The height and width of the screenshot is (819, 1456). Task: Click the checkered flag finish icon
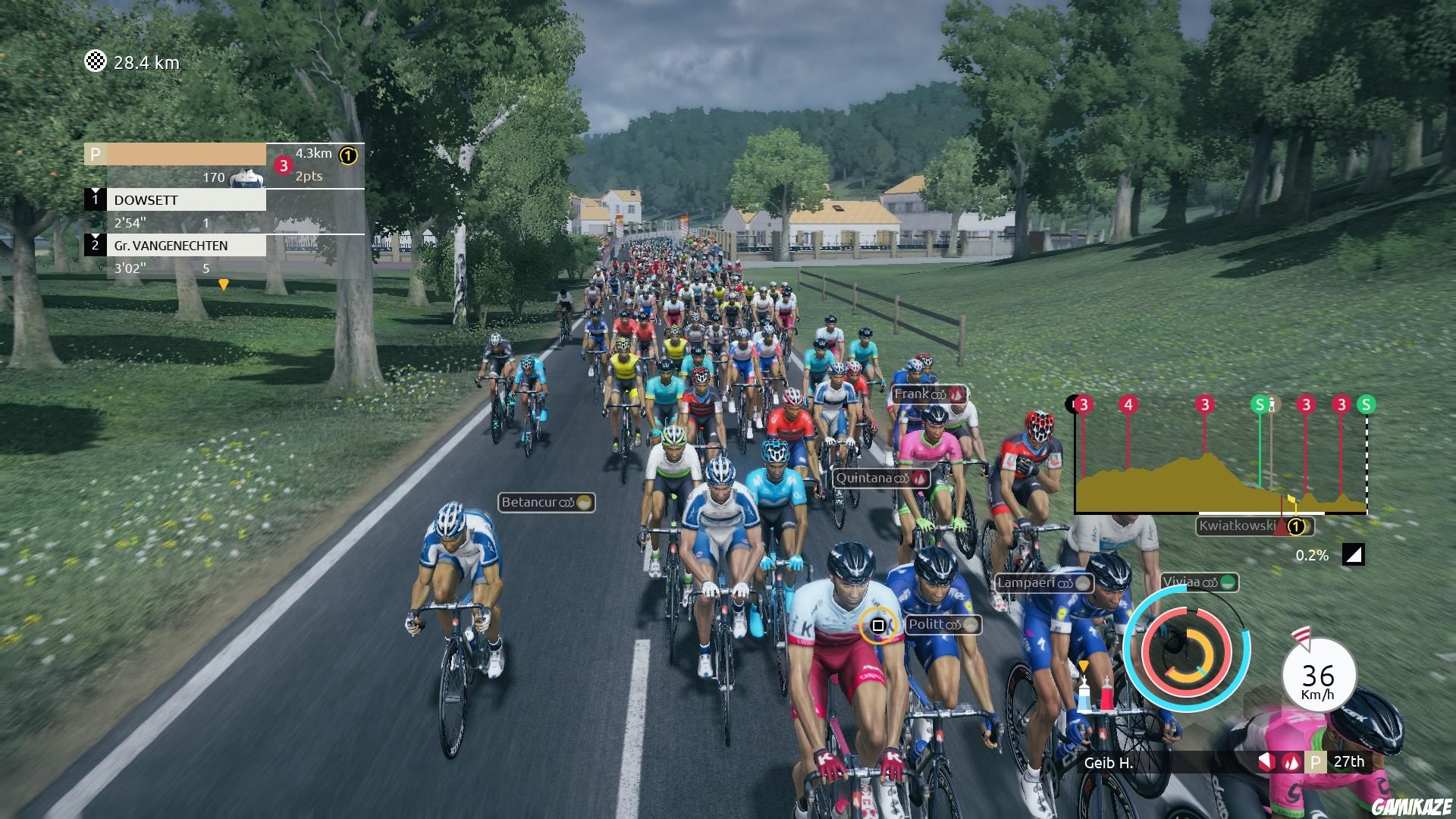(x=95, y=62)
